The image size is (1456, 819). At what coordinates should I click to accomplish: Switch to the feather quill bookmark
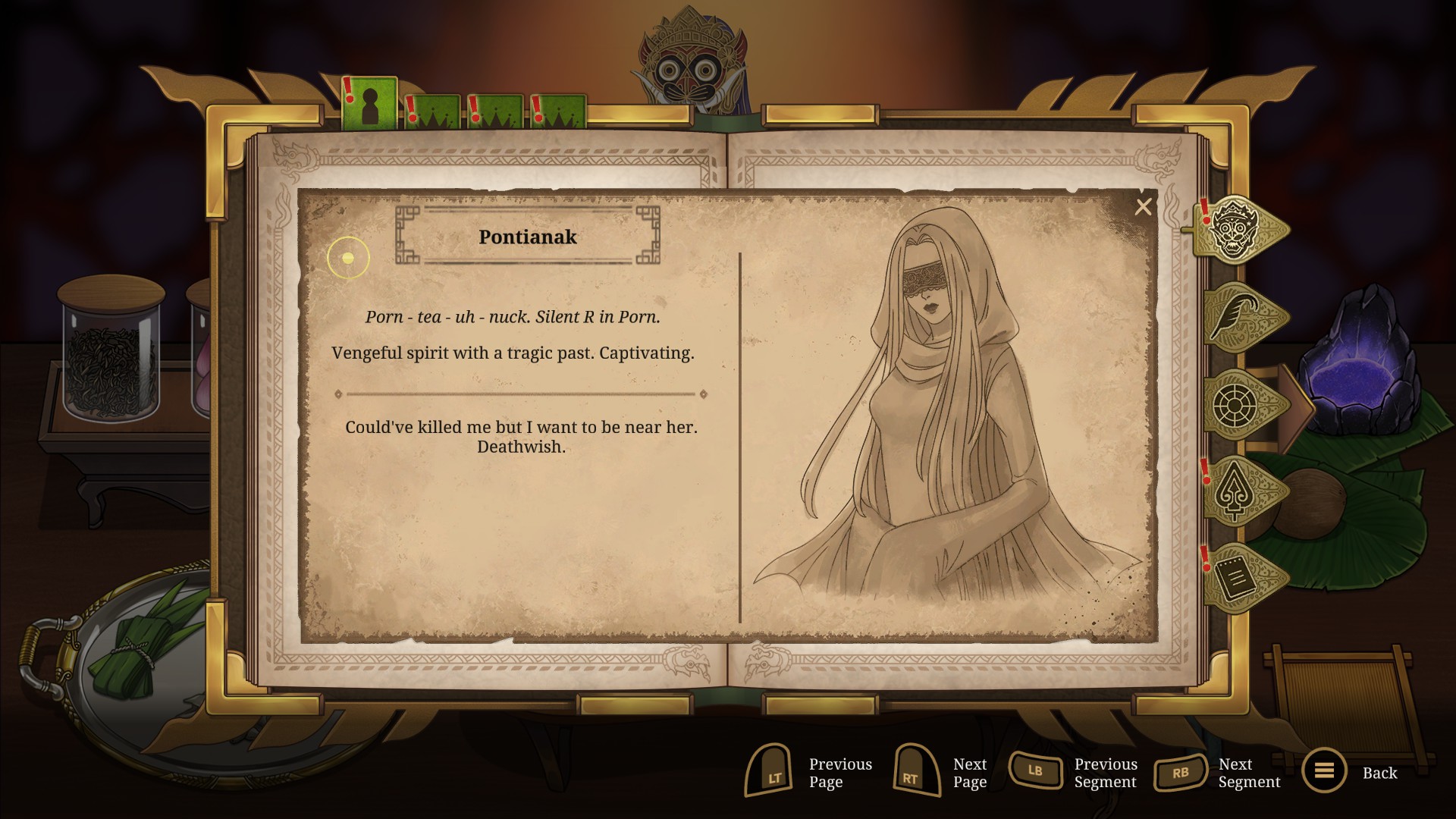[1238, 317]
